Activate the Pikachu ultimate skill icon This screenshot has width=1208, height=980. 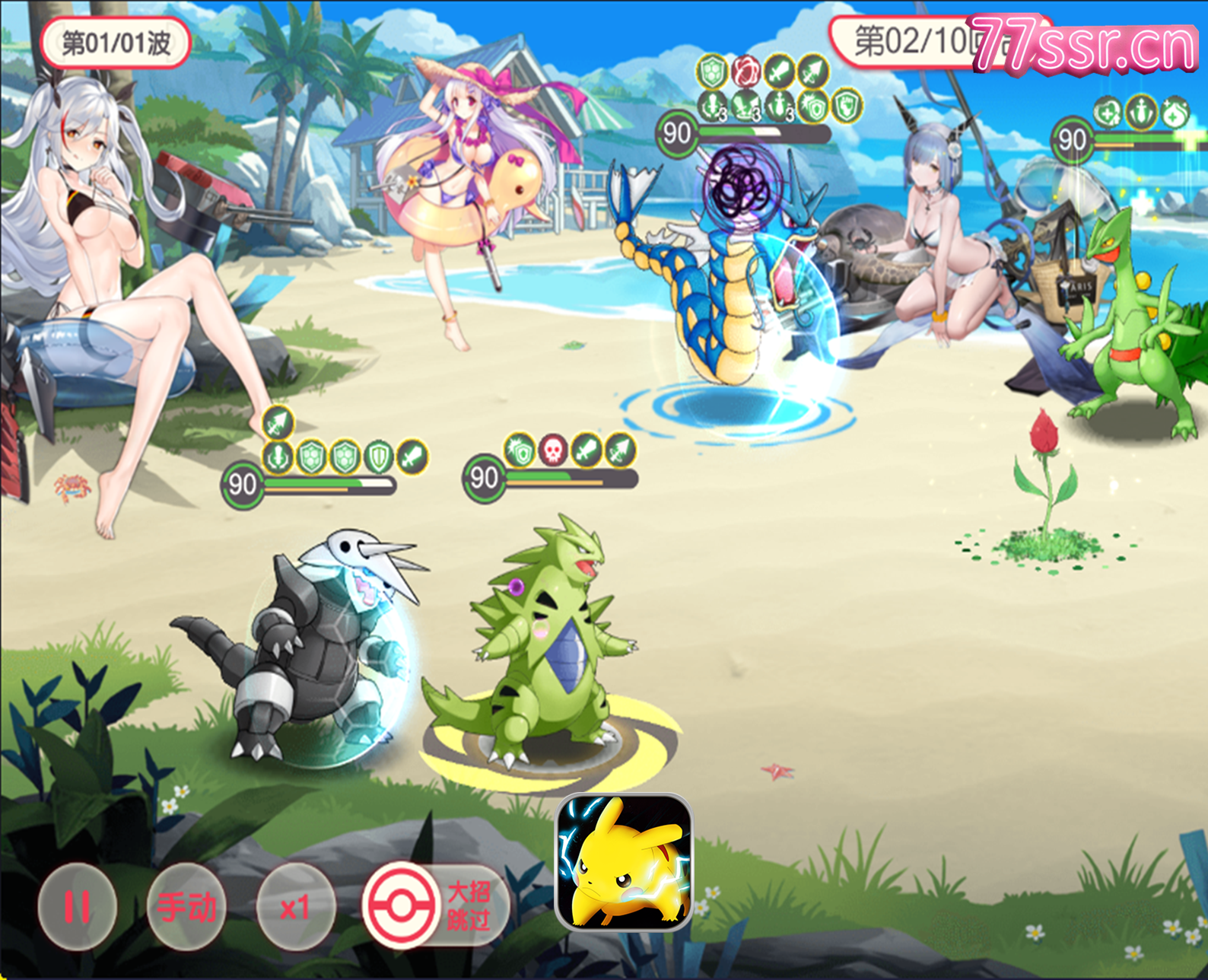coord(624,862)
